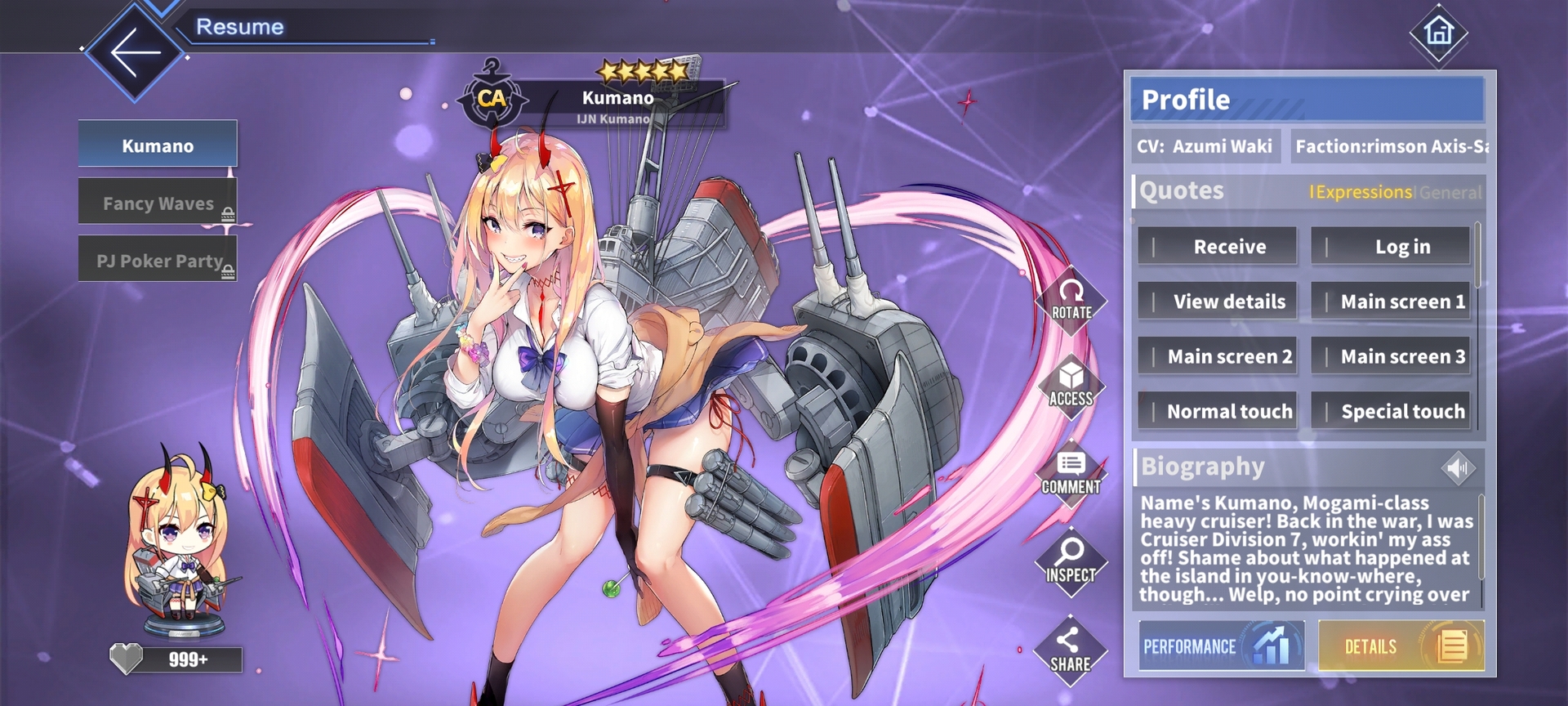The width and height of the screenshot is (1568, 706).
Task: Play the Main screen 1 quote
Action: point(1390,302)
